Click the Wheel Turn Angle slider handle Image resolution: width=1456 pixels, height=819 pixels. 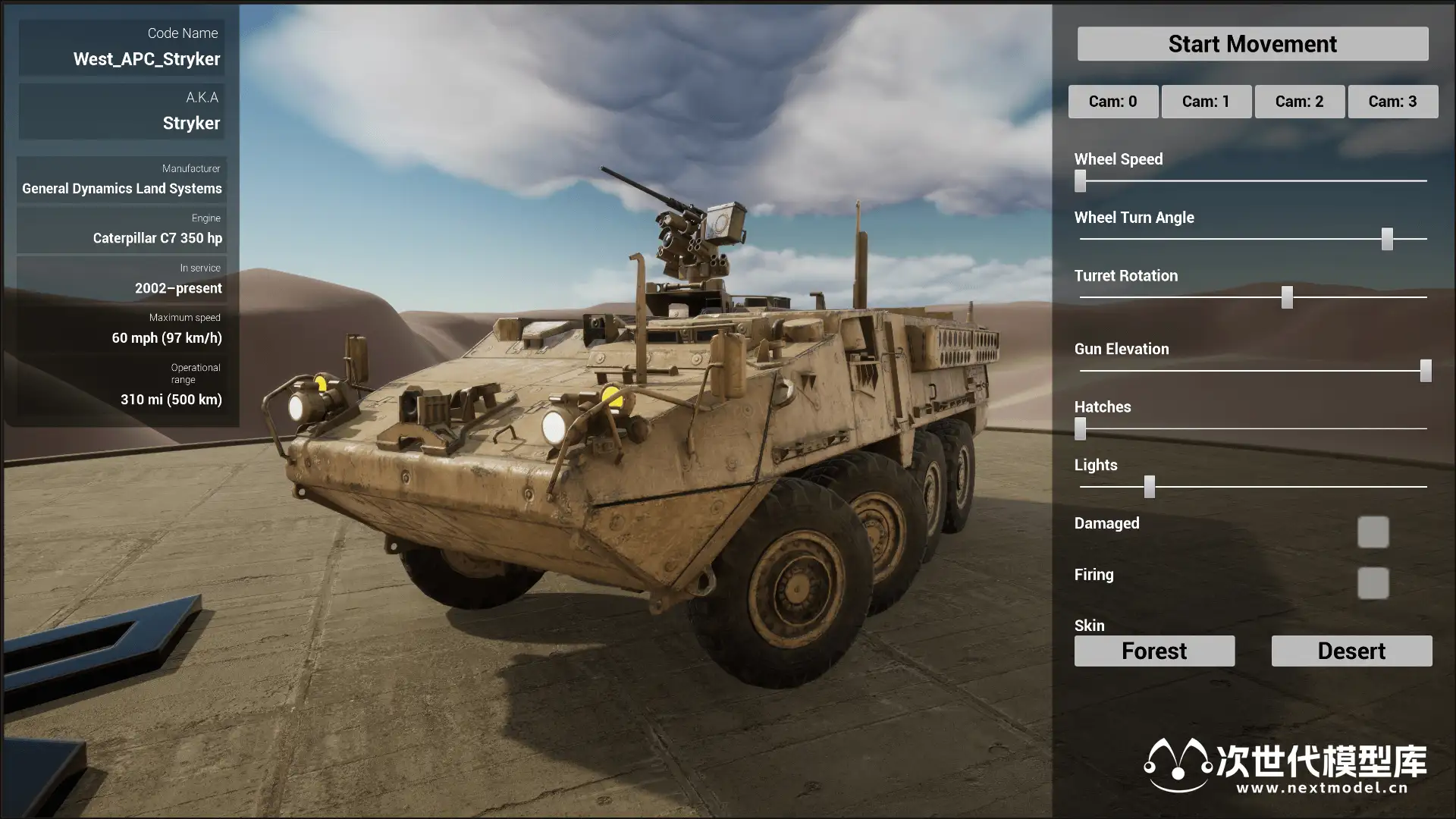(1387, 239)
